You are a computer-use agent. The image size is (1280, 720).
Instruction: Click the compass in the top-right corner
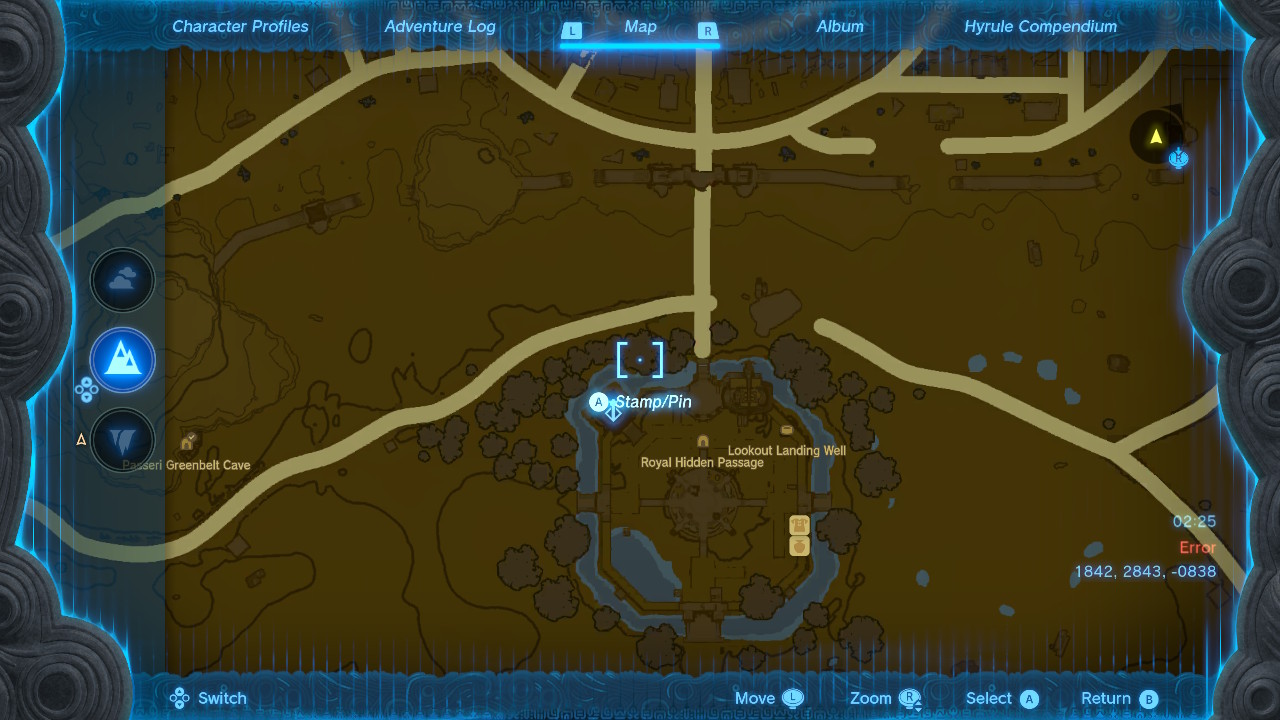pos(1153,137)
